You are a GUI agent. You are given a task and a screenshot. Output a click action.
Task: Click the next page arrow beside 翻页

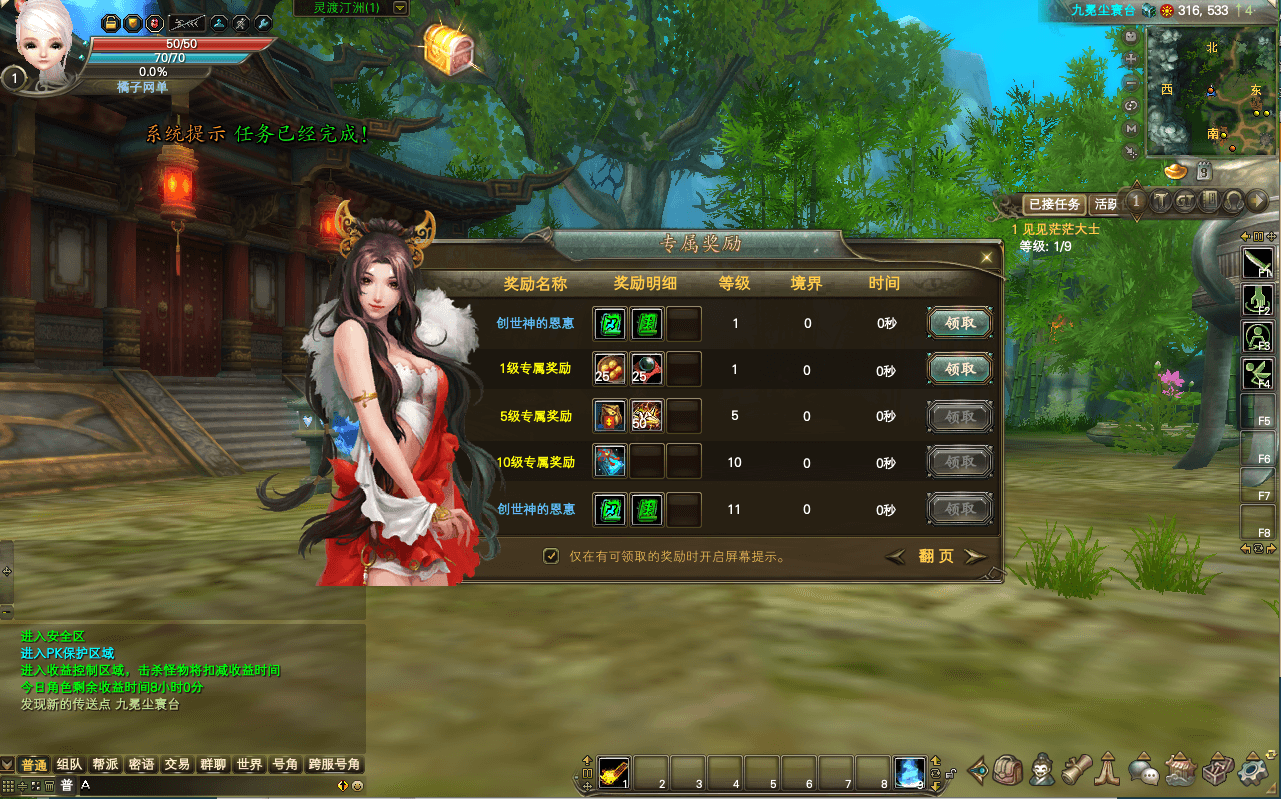tap(975, 556)
